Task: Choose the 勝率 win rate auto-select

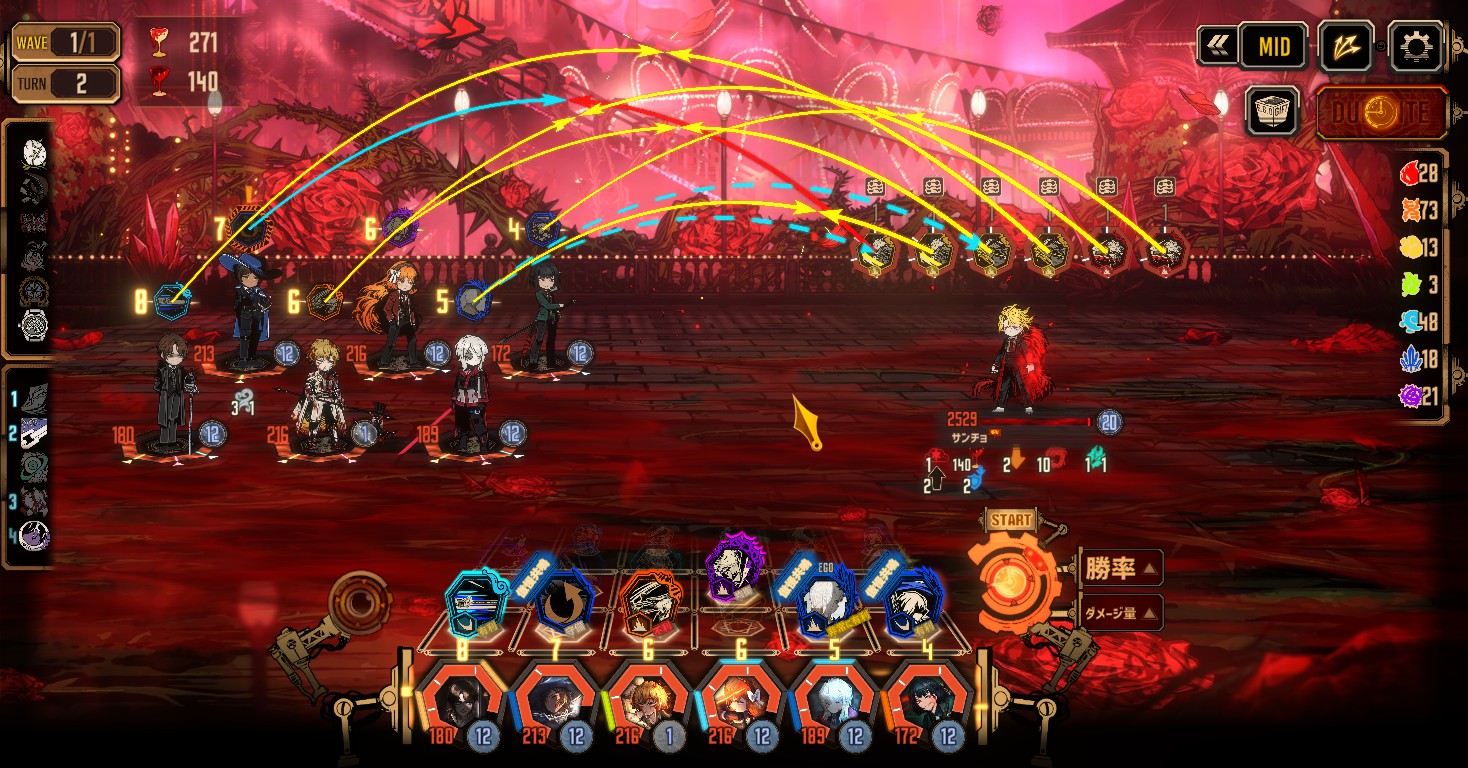Action: 1122,569
